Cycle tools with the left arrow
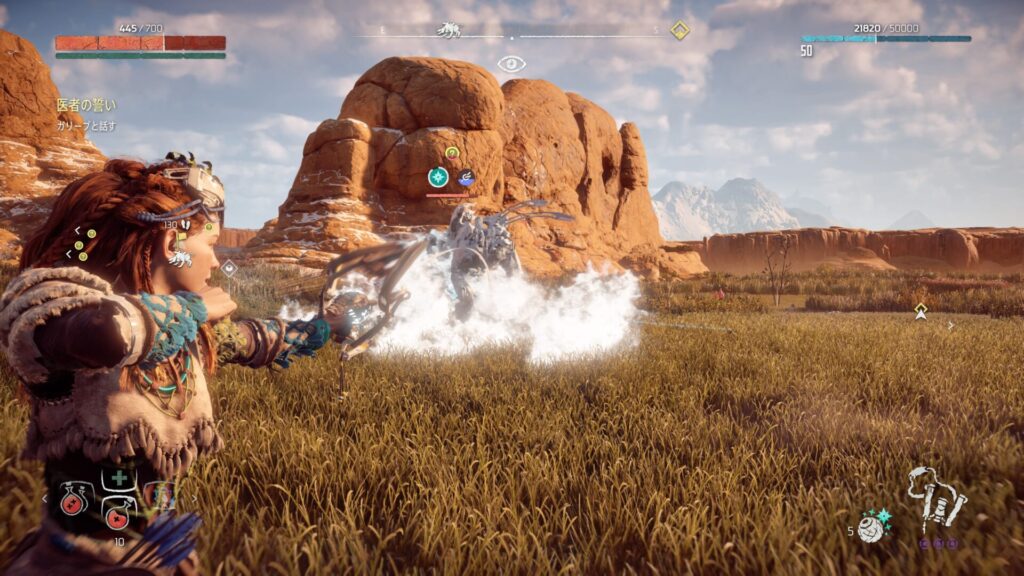 44,497
